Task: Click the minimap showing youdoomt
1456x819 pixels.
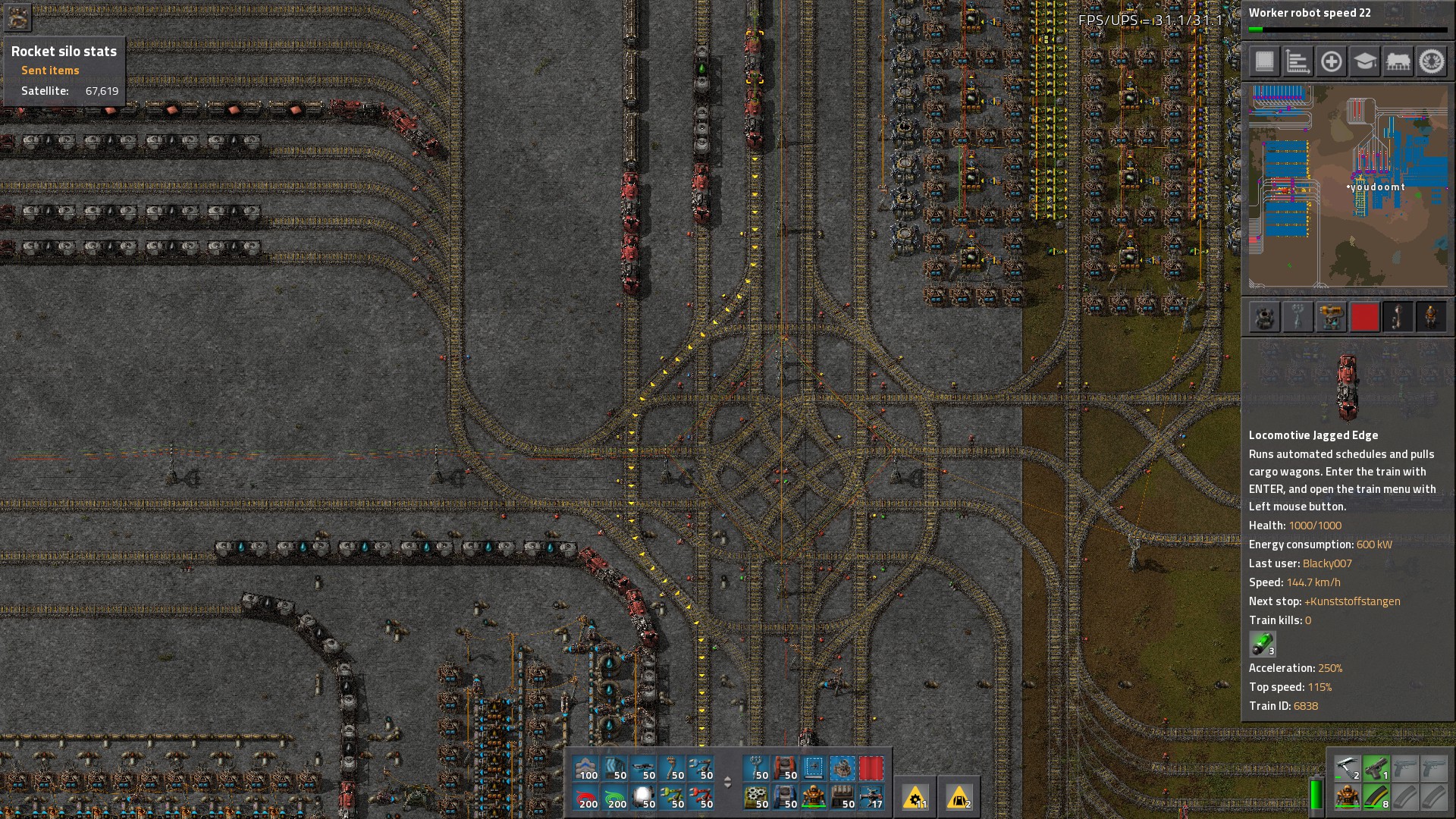Action: tap(1348, 186)
